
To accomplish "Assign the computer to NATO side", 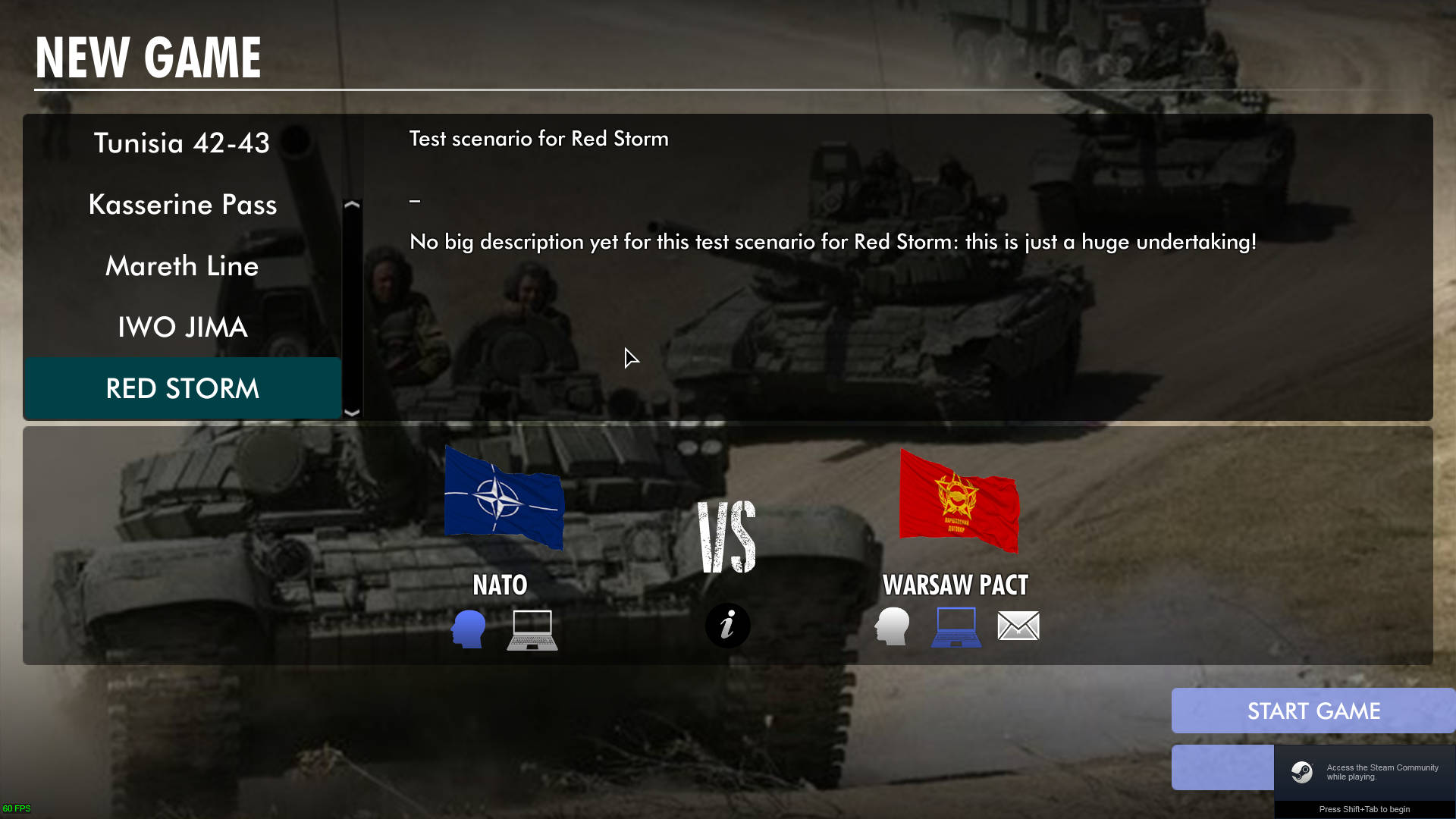I will pos(531,628).
